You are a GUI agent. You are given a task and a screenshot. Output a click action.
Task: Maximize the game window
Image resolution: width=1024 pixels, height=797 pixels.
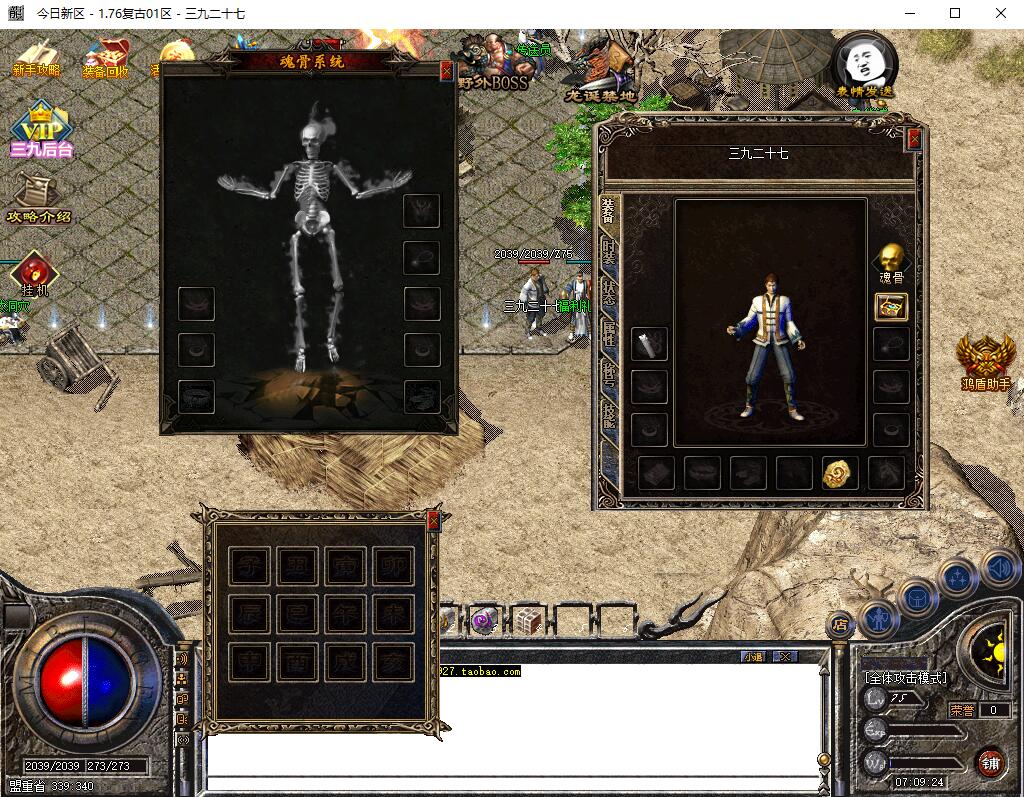tap(955, 13)
